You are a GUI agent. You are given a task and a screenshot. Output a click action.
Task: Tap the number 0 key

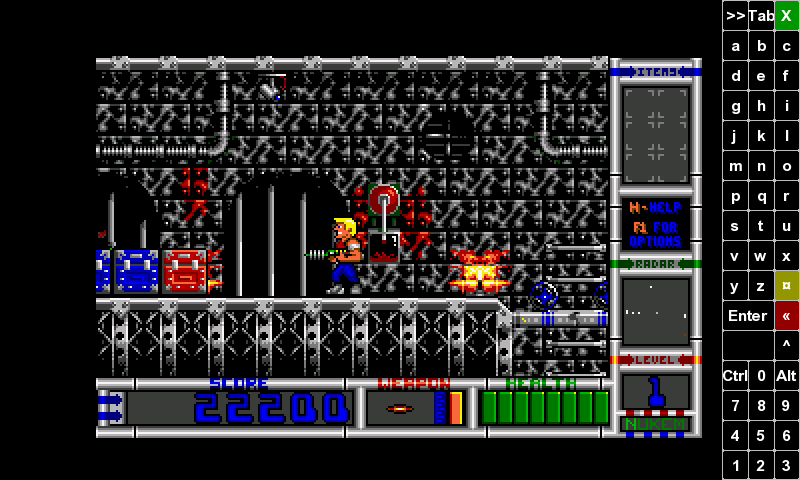click(x=761, y=376)
